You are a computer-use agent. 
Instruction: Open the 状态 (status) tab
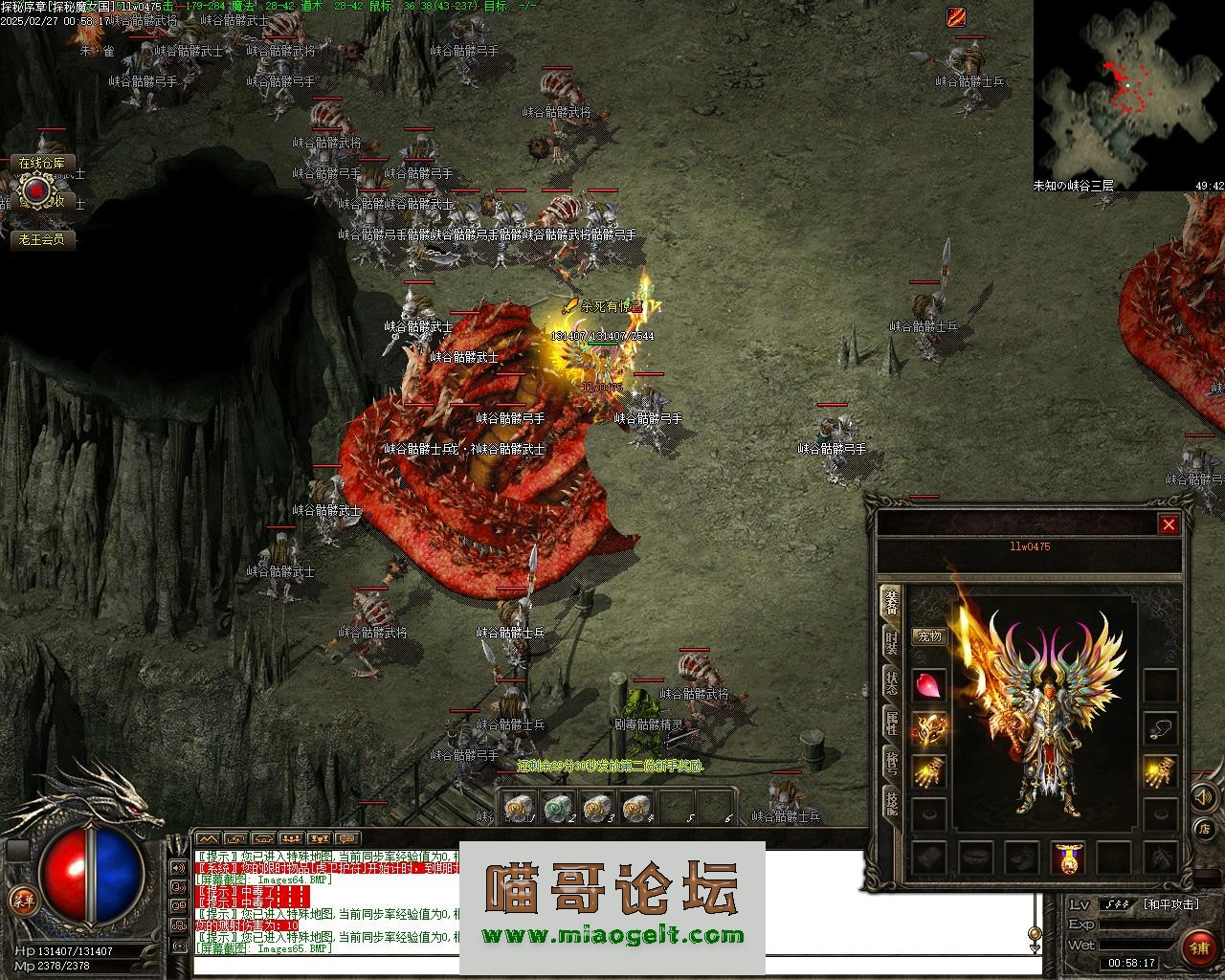pos(891,682)
